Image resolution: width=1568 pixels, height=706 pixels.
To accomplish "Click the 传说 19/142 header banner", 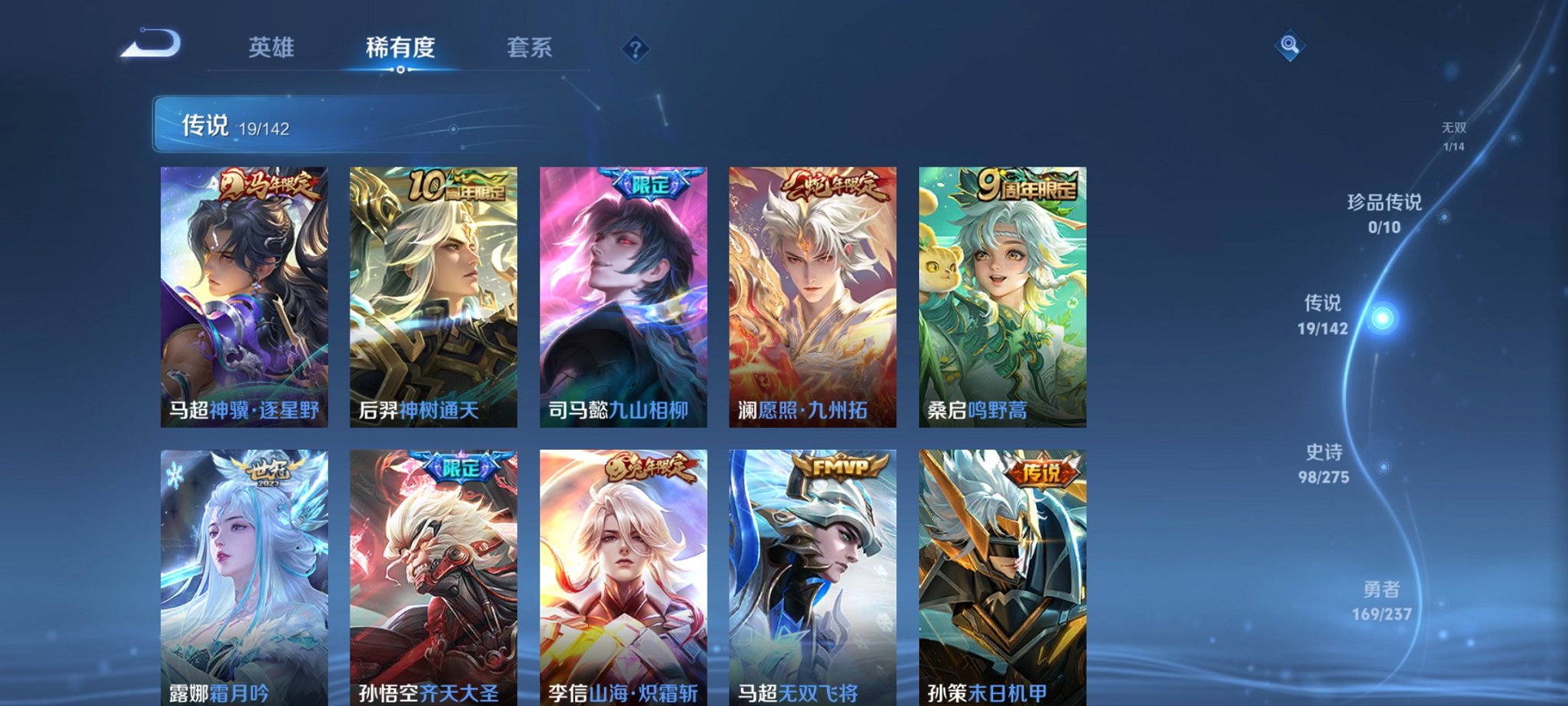I will 238,123.
